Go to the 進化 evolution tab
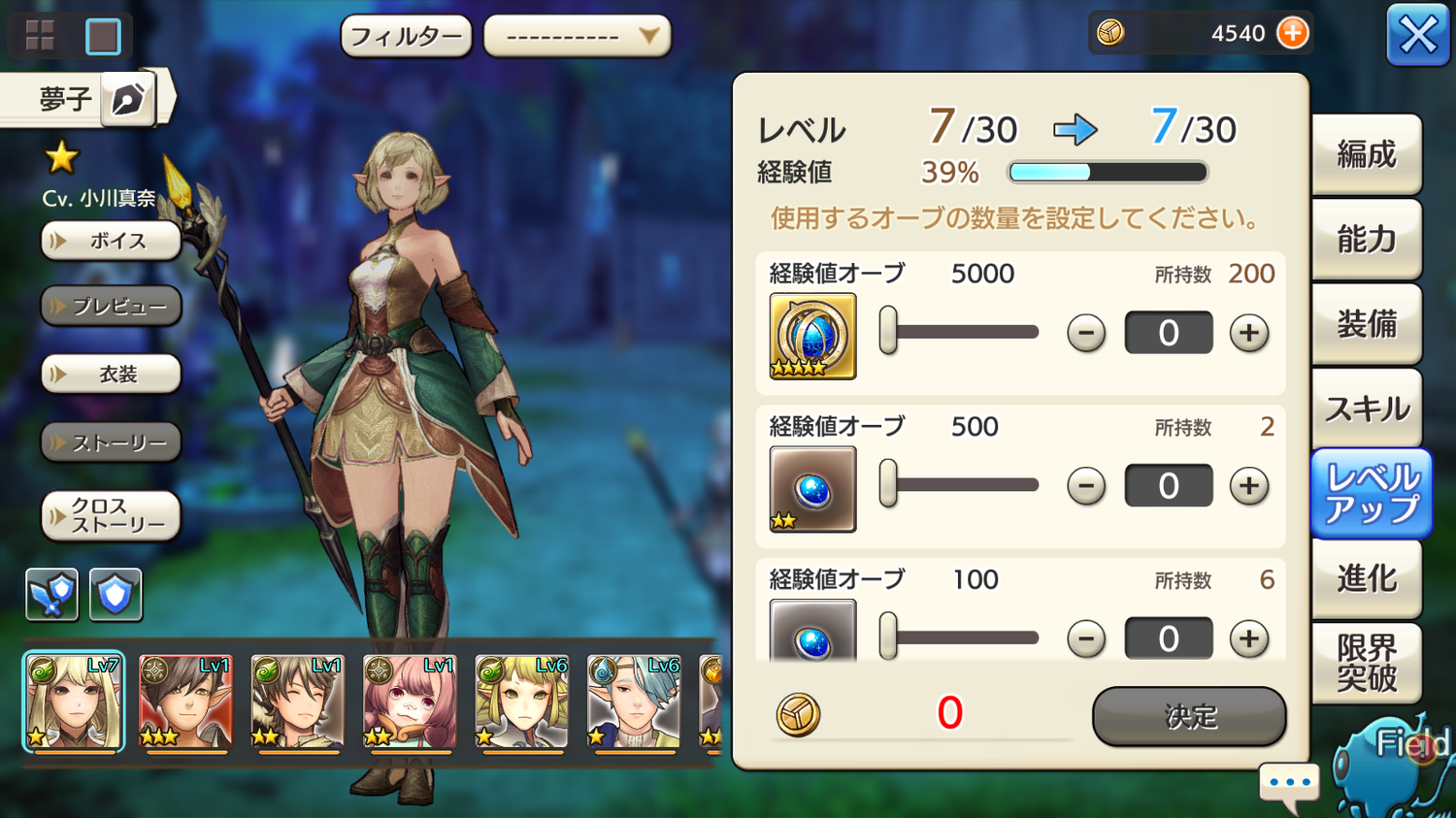Screen dimensions: 1456x818 click(x=1366, y=578)
